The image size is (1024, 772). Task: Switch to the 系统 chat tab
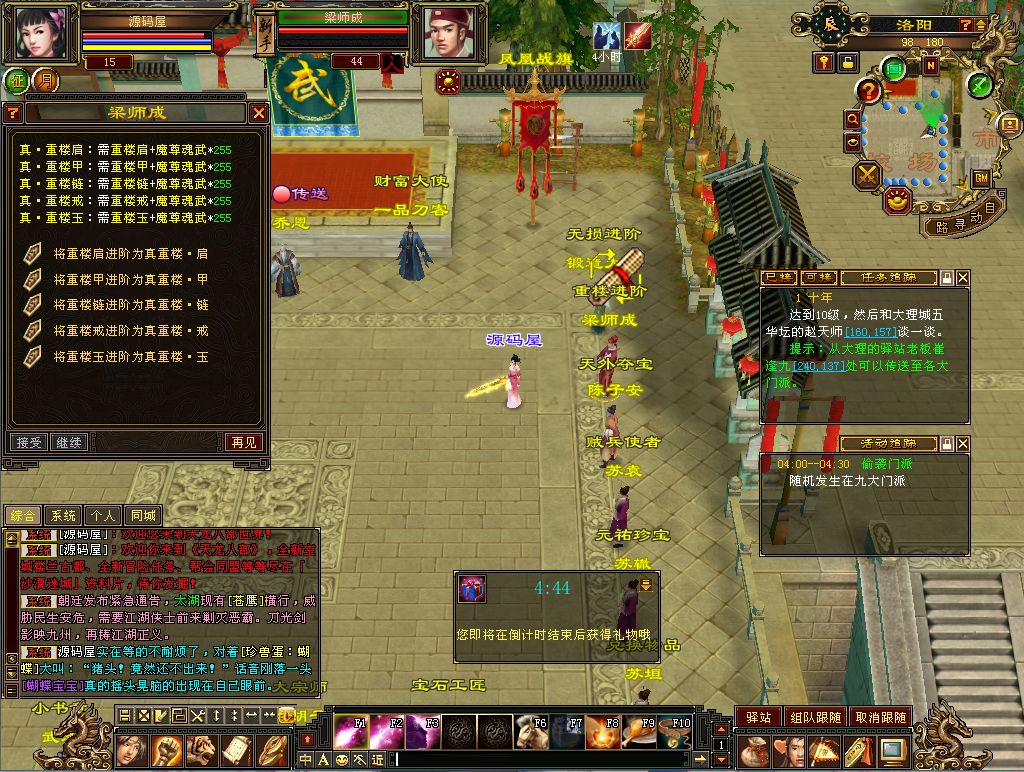(x=63, y=516)
